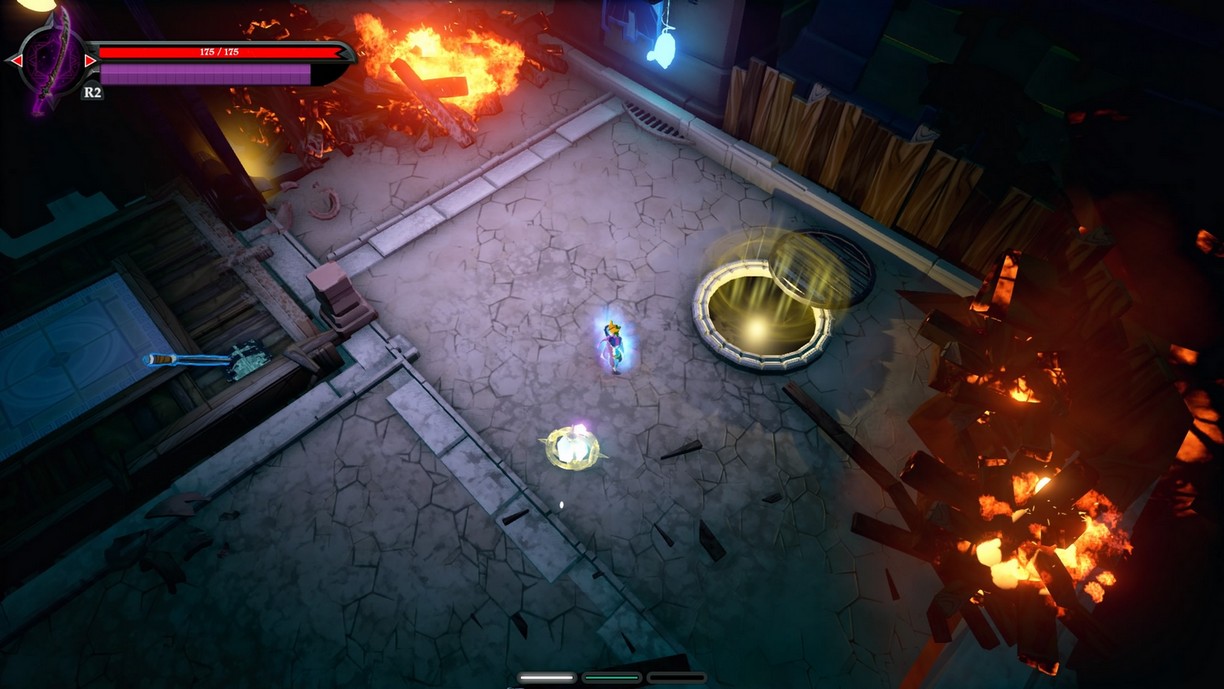Click the right red weapon-switch arrow

90,61
